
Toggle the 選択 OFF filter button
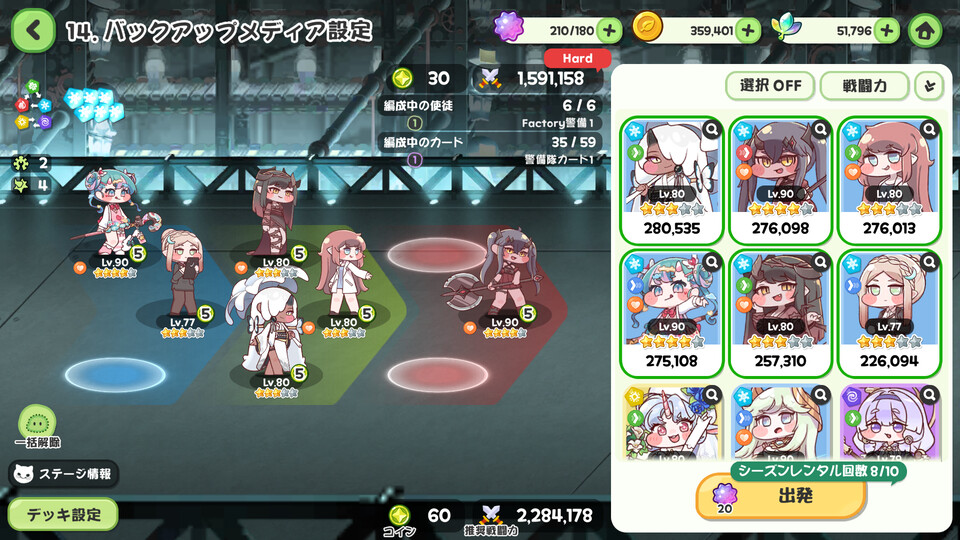(x=770, y=85)
